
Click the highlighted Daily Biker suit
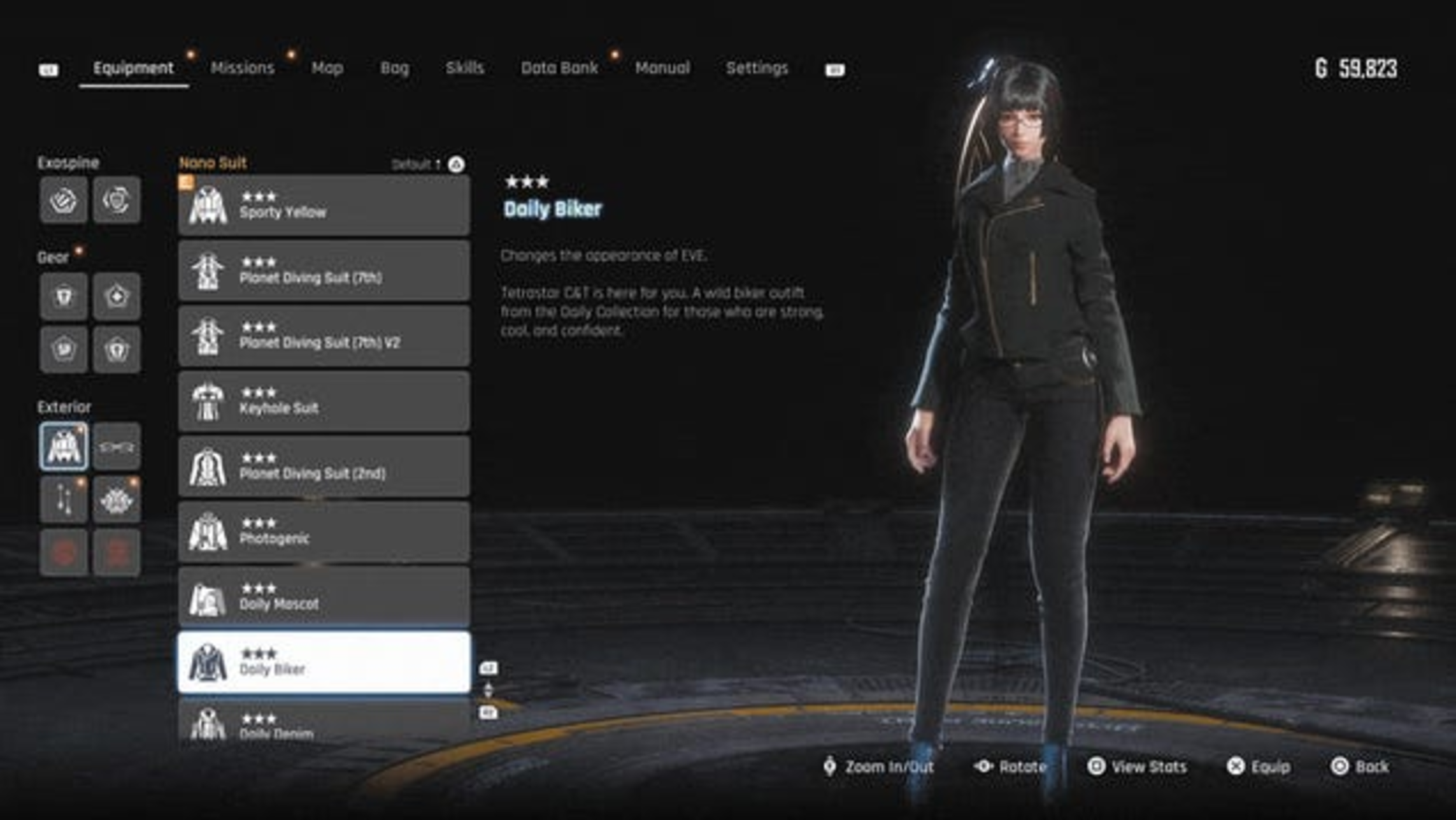[324, 663]
